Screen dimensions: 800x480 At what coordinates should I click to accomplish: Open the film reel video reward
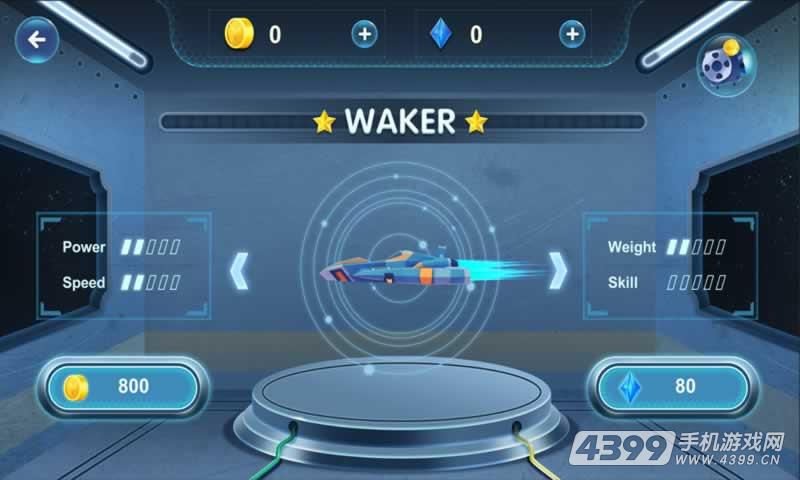tap(724, 63)
